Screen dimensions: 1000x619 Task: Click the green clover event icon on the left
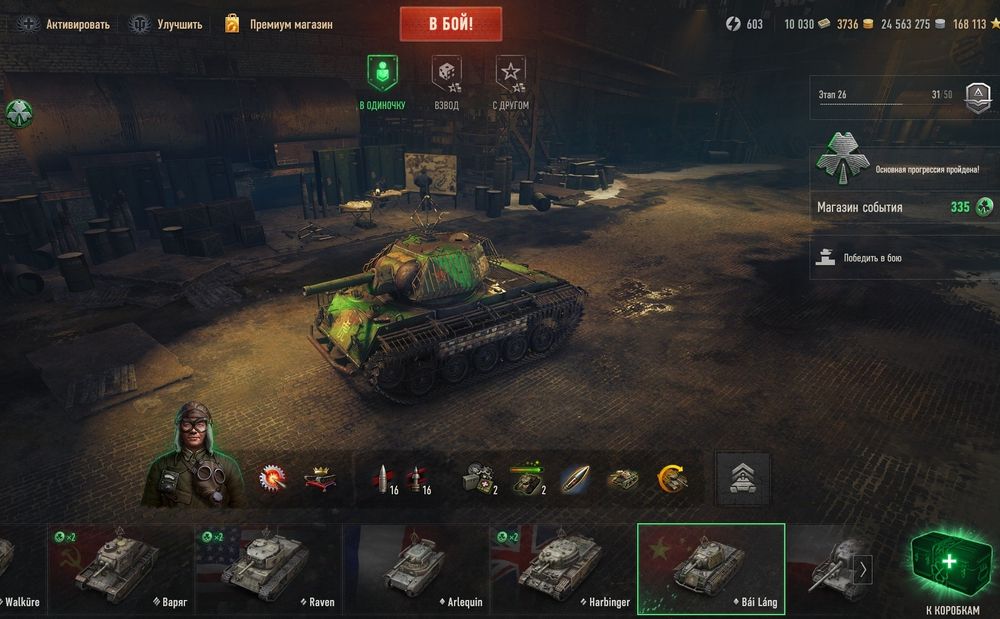click(18, 112)
